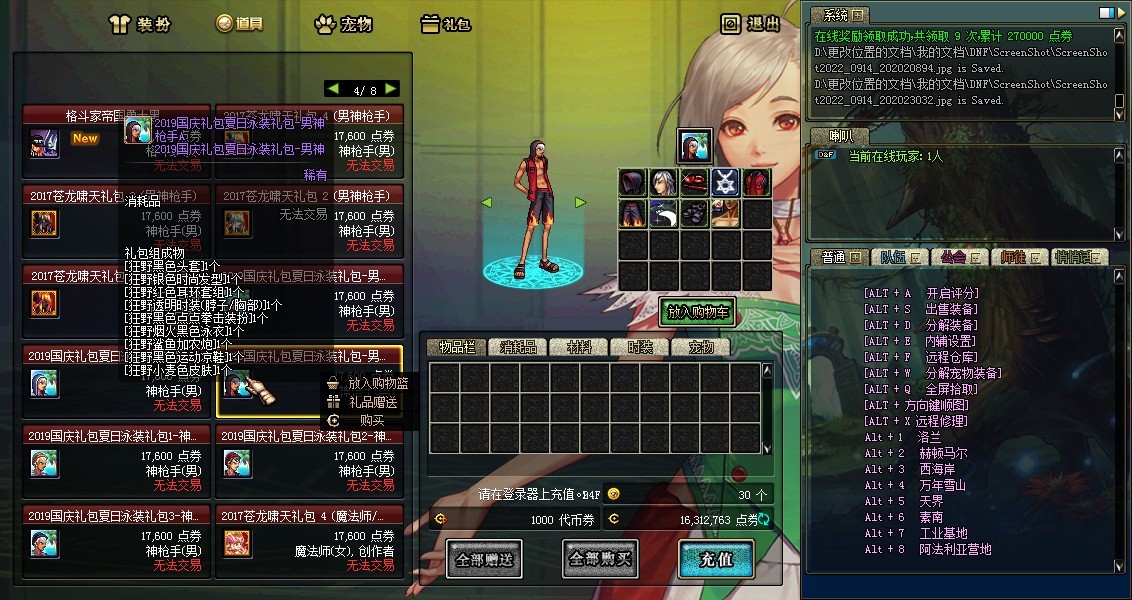Click the 全部购买 button

tap(600, 559)
